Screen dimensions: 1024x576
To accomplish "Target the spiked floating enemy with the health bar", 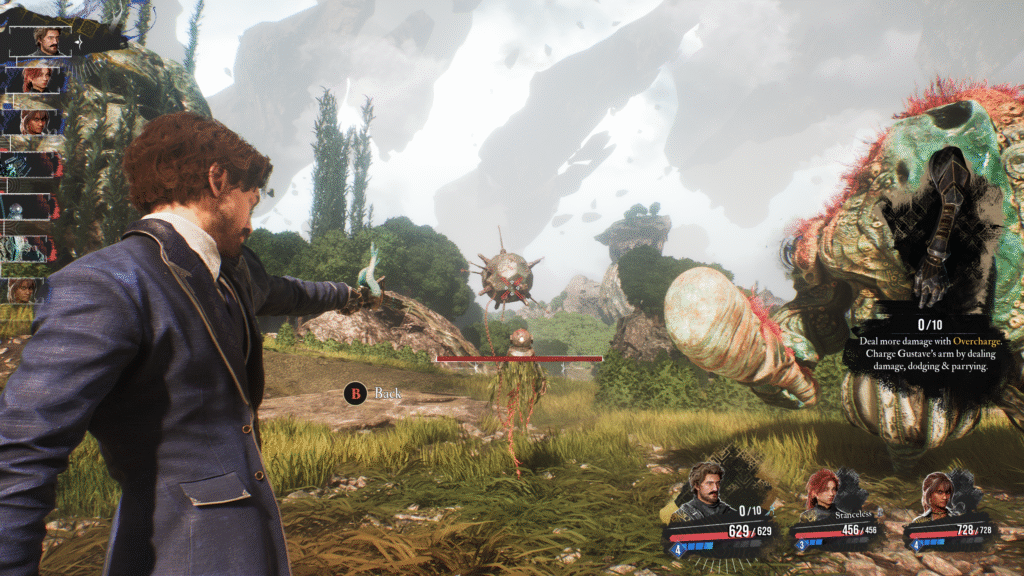I will (x=508, y=270).
